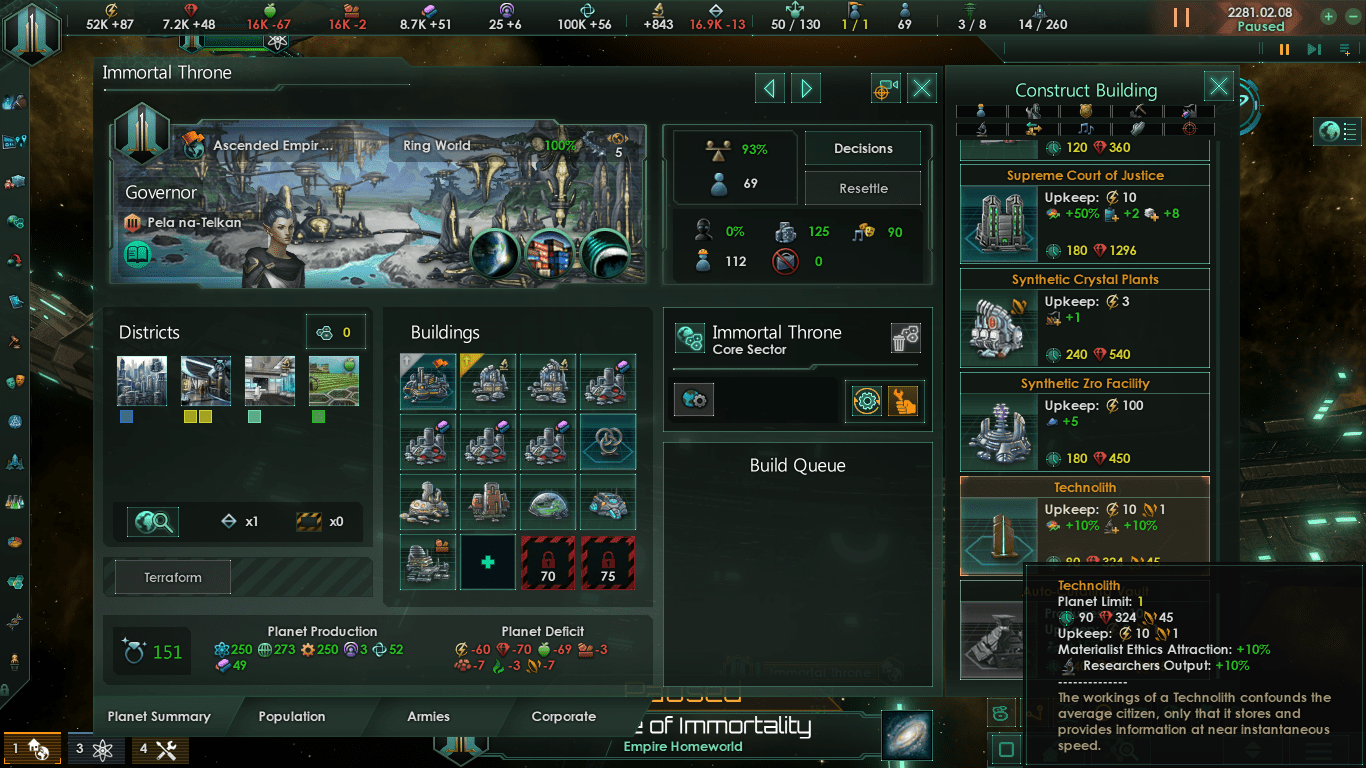Select the city district thumbnail

(141, 381)
